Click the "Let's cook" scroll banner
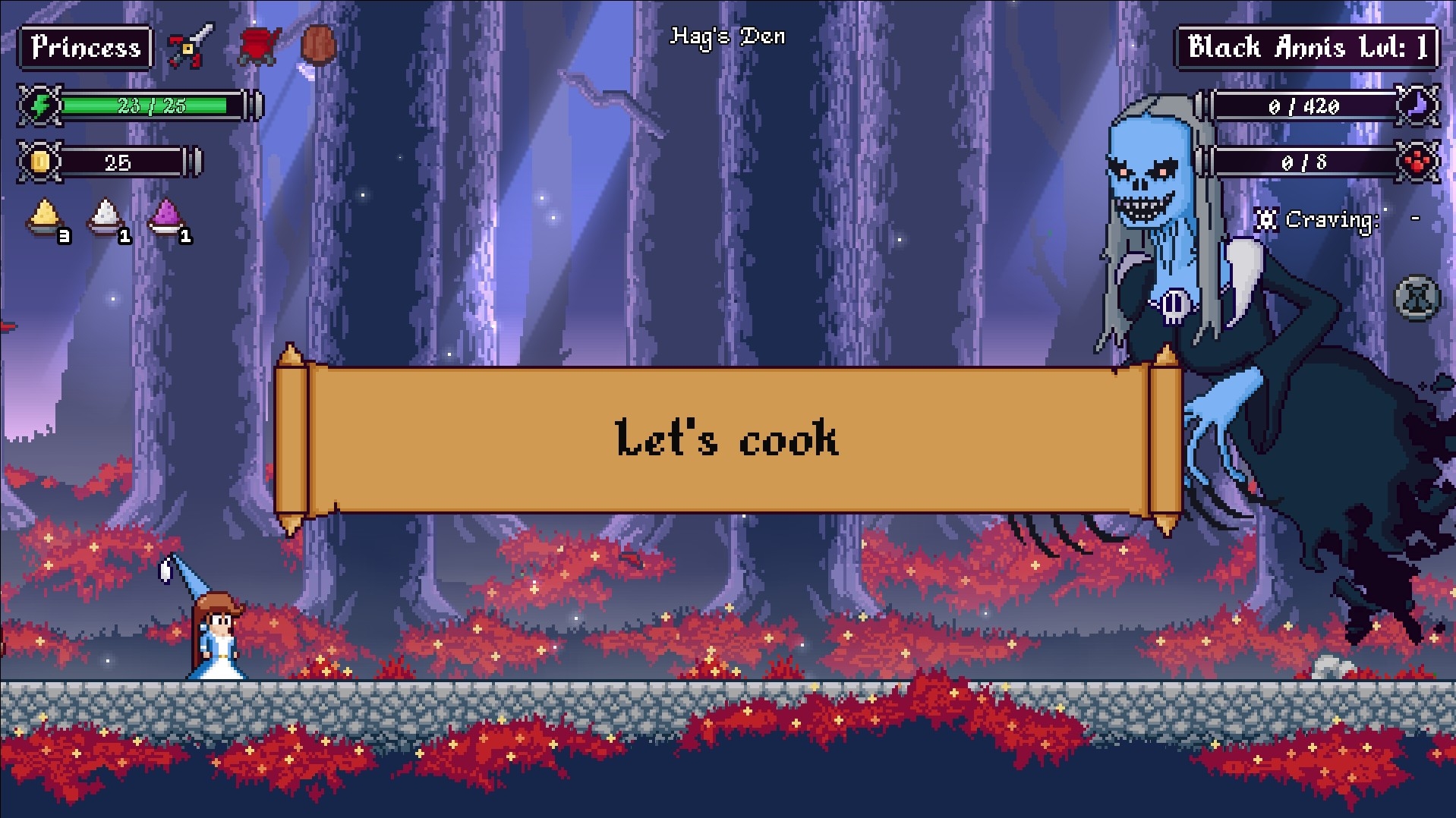Screen dimensions: 1456x818 727,440
